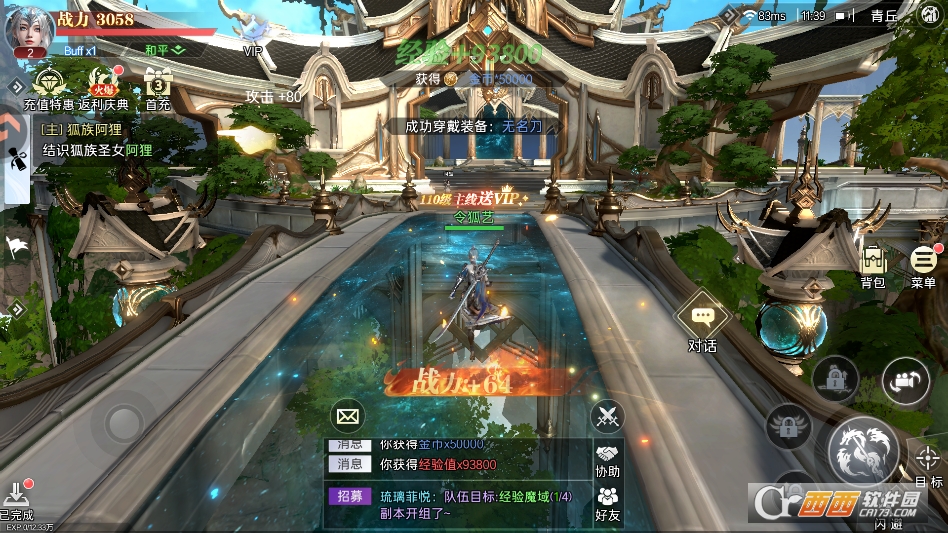
Task: Open the 协助 assist handshake button
Action: point(607,460)
